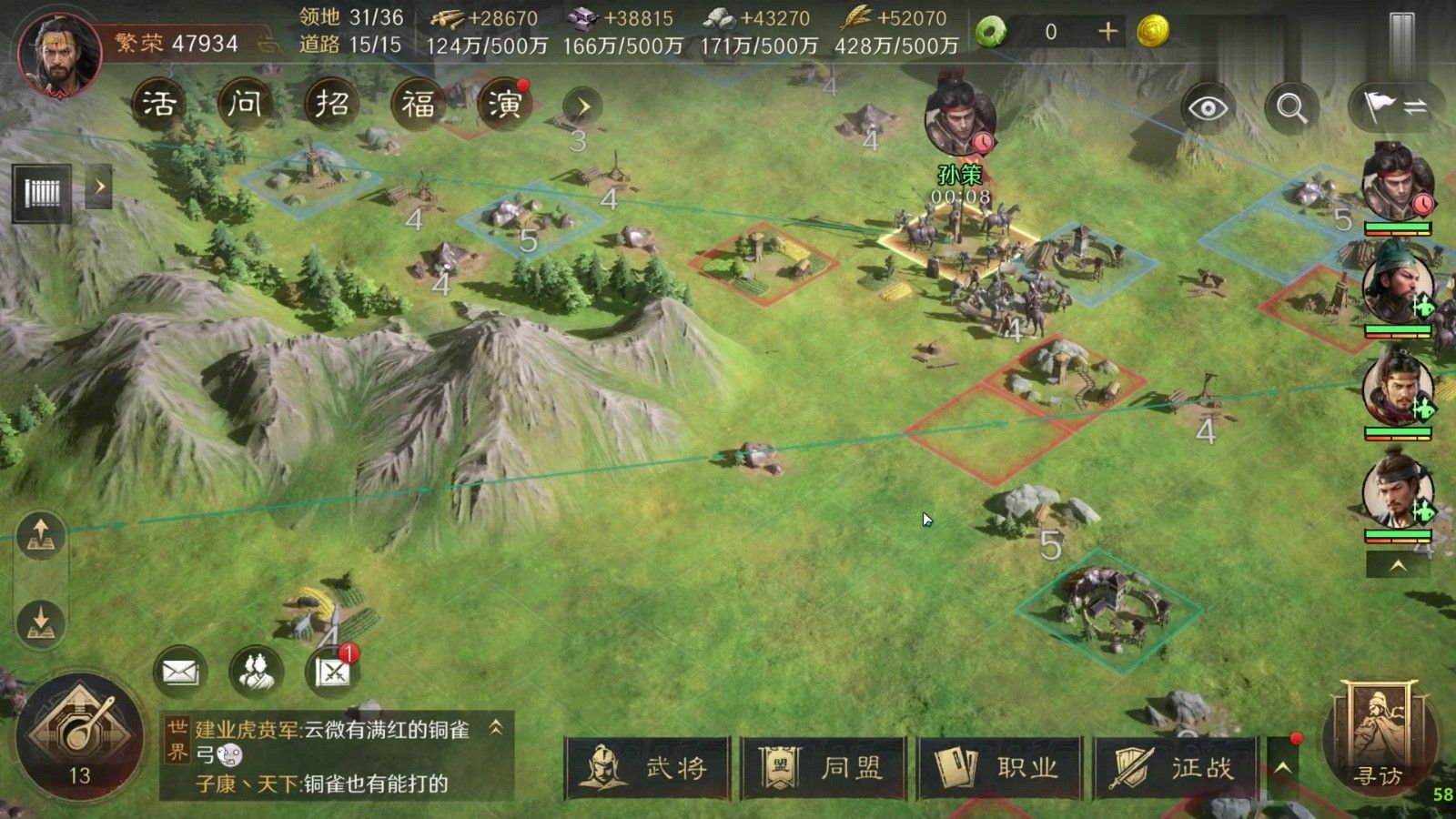Screen dimensions: 1456x819
Task: Tap the green march status toggle on Guan Yu's portrait
Action: tap(1424, 304)
